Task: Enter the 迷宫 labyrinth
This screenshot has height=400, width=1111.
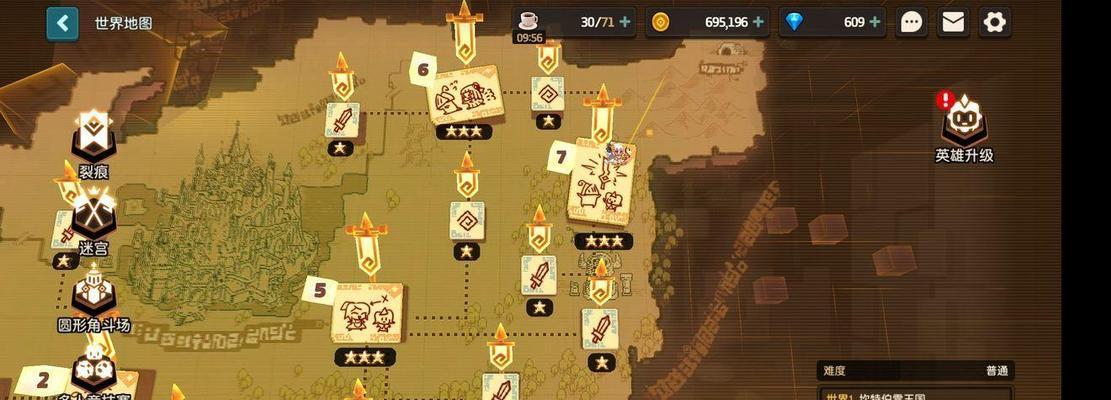Action: (x=94, y=216)
